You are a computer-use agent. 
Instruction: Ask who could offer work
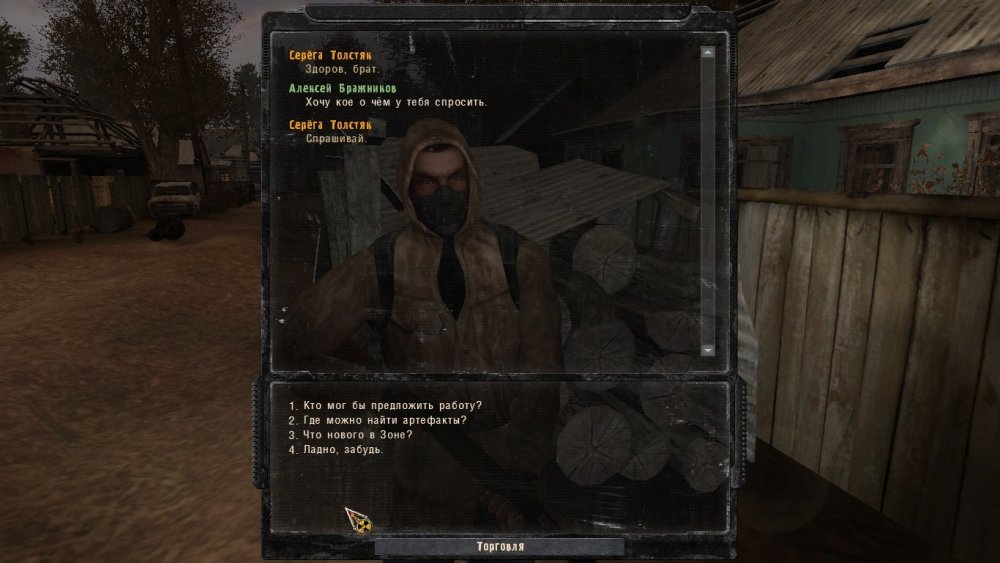[385, 405]
